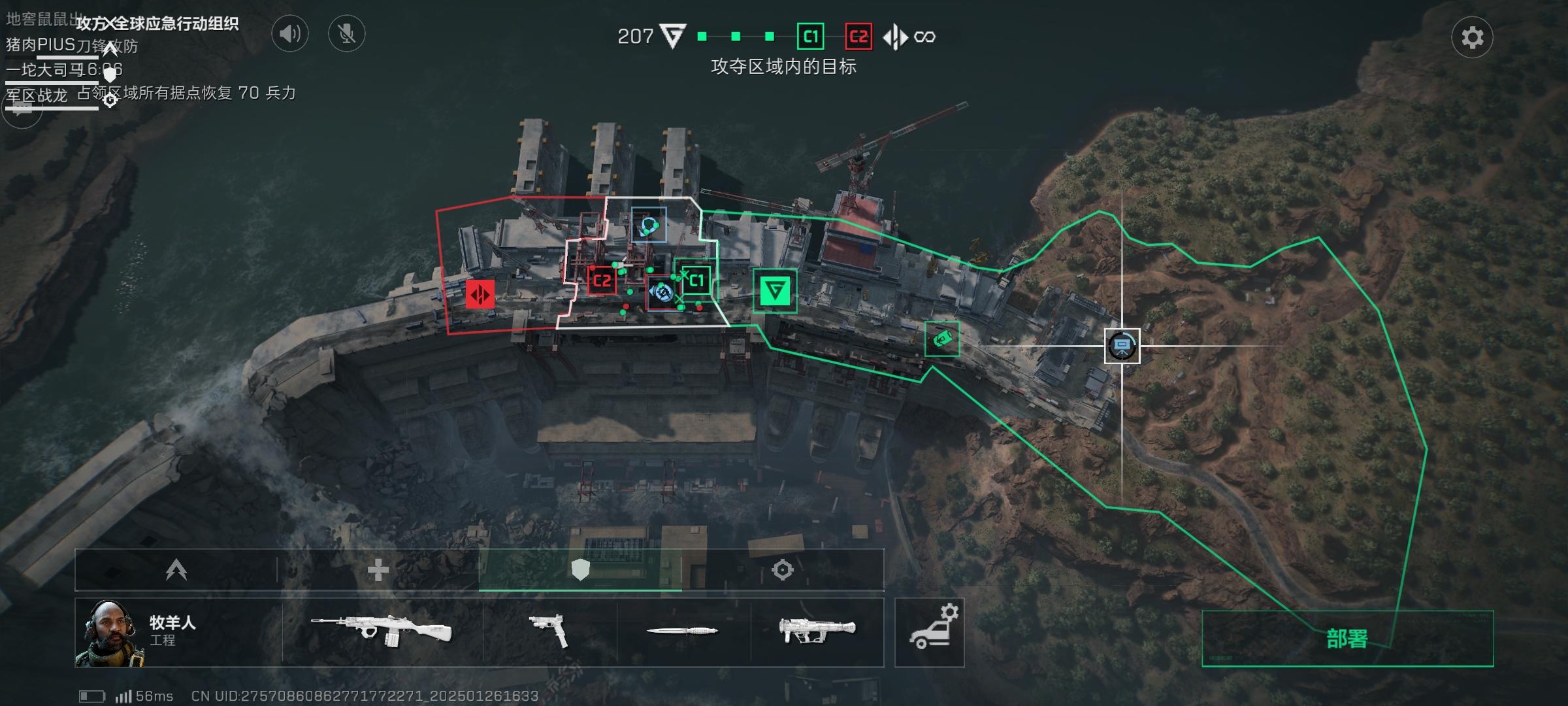The height and width of the screenshot is (706, 1568).
Task: Click the red enemy base marker
Action: tap(480, 294)
